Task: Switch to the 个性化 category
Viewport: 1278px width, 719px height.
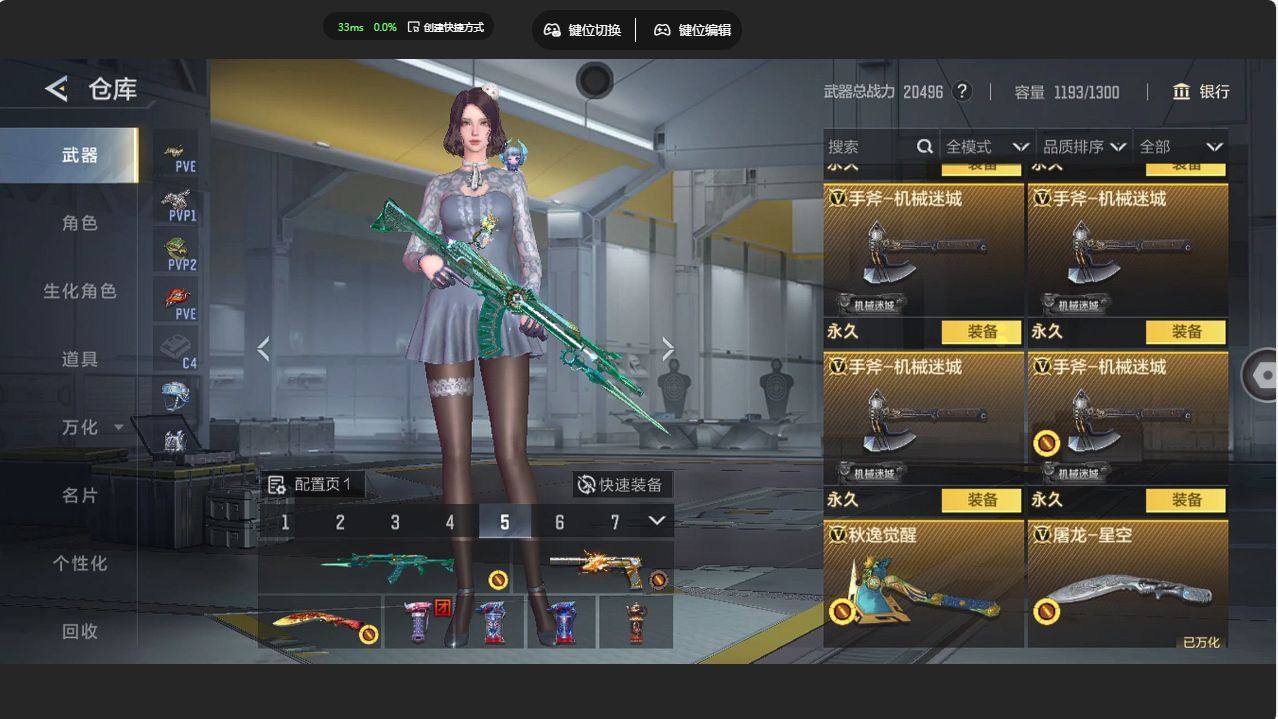Action: [80, 563]
